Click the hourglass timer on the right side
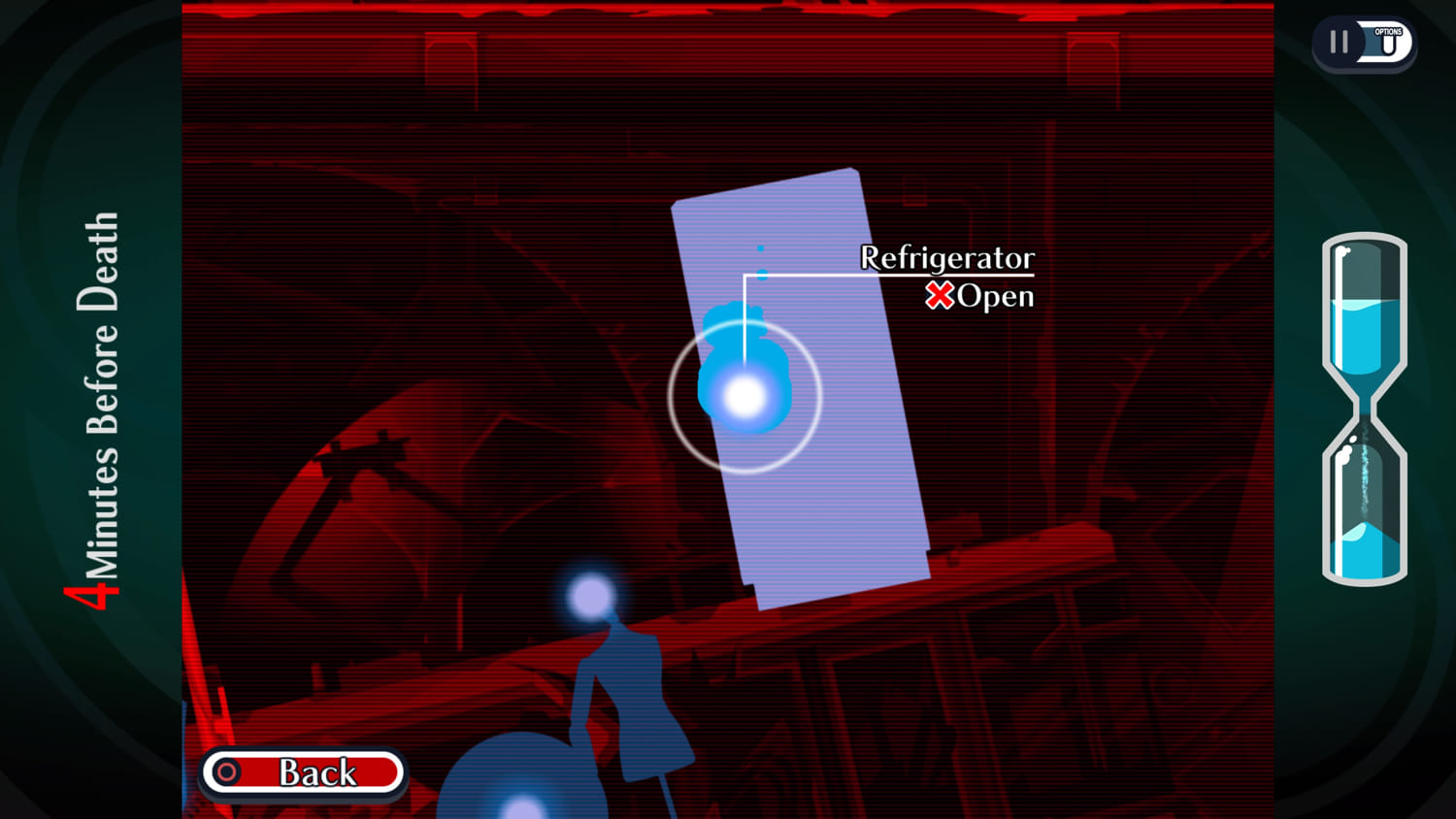This screenshot has width=1456, height=819. [x=1364, y=408]
